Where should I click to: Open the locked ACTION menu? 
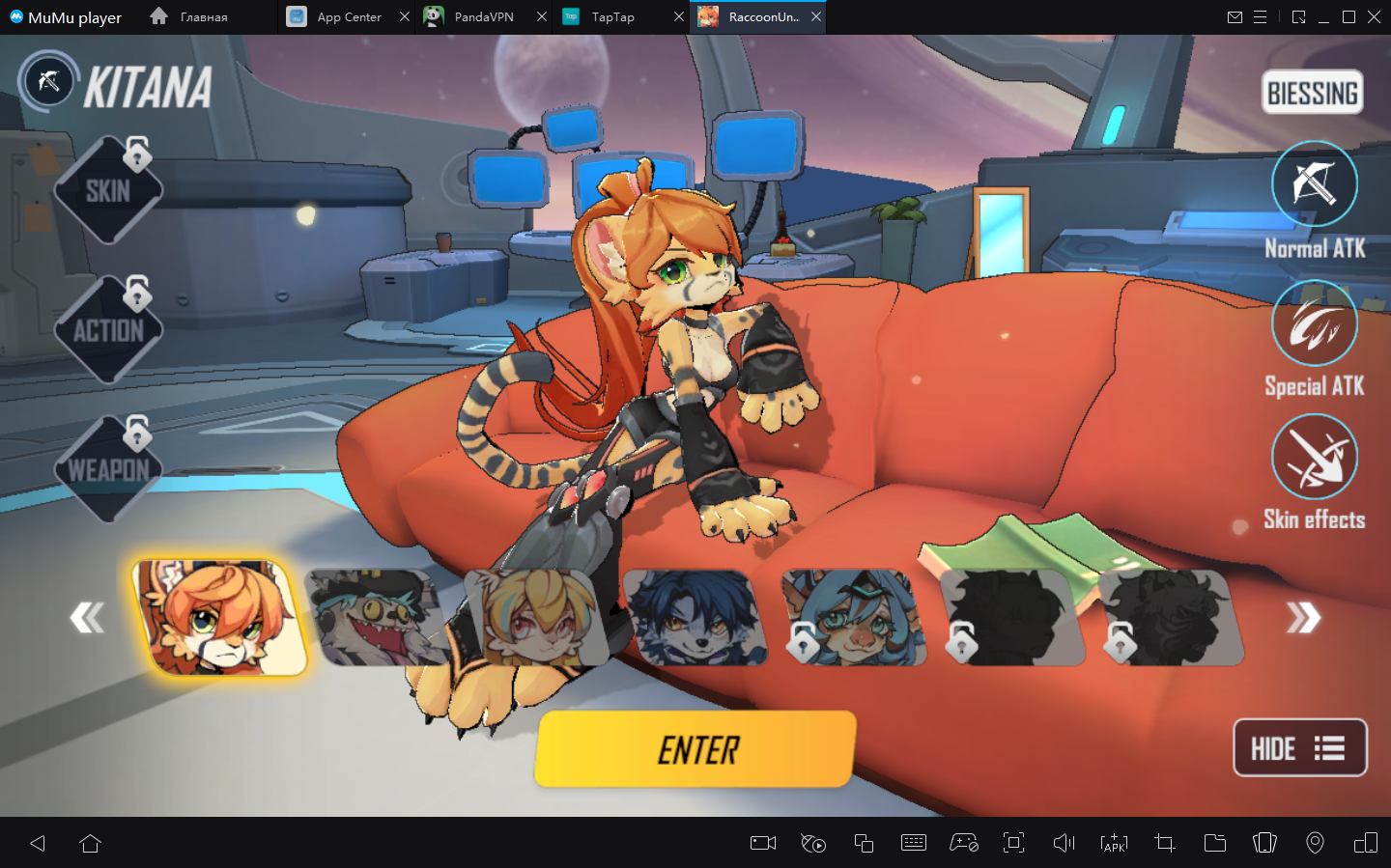tap(107, 330)
